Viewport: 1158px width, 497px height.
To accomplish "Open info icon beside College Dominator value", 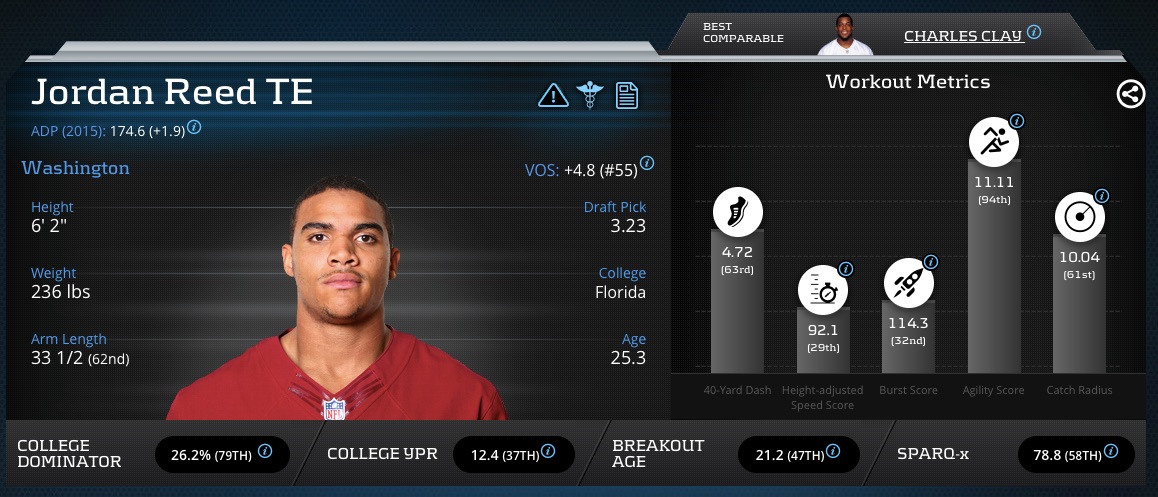I will tap(265, 452).
